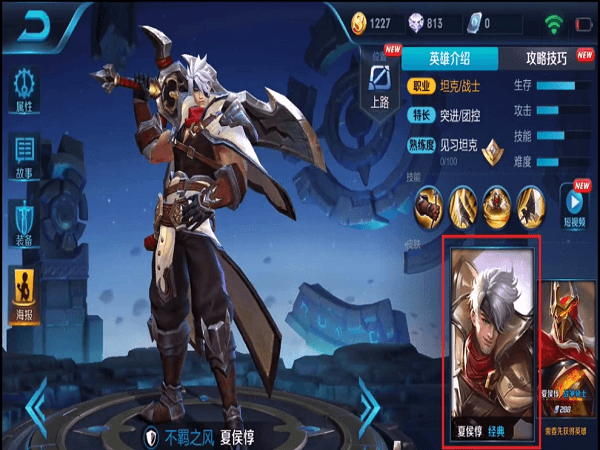Click the 熟练度 proficiency badge emblem

[x=491, y=151]
